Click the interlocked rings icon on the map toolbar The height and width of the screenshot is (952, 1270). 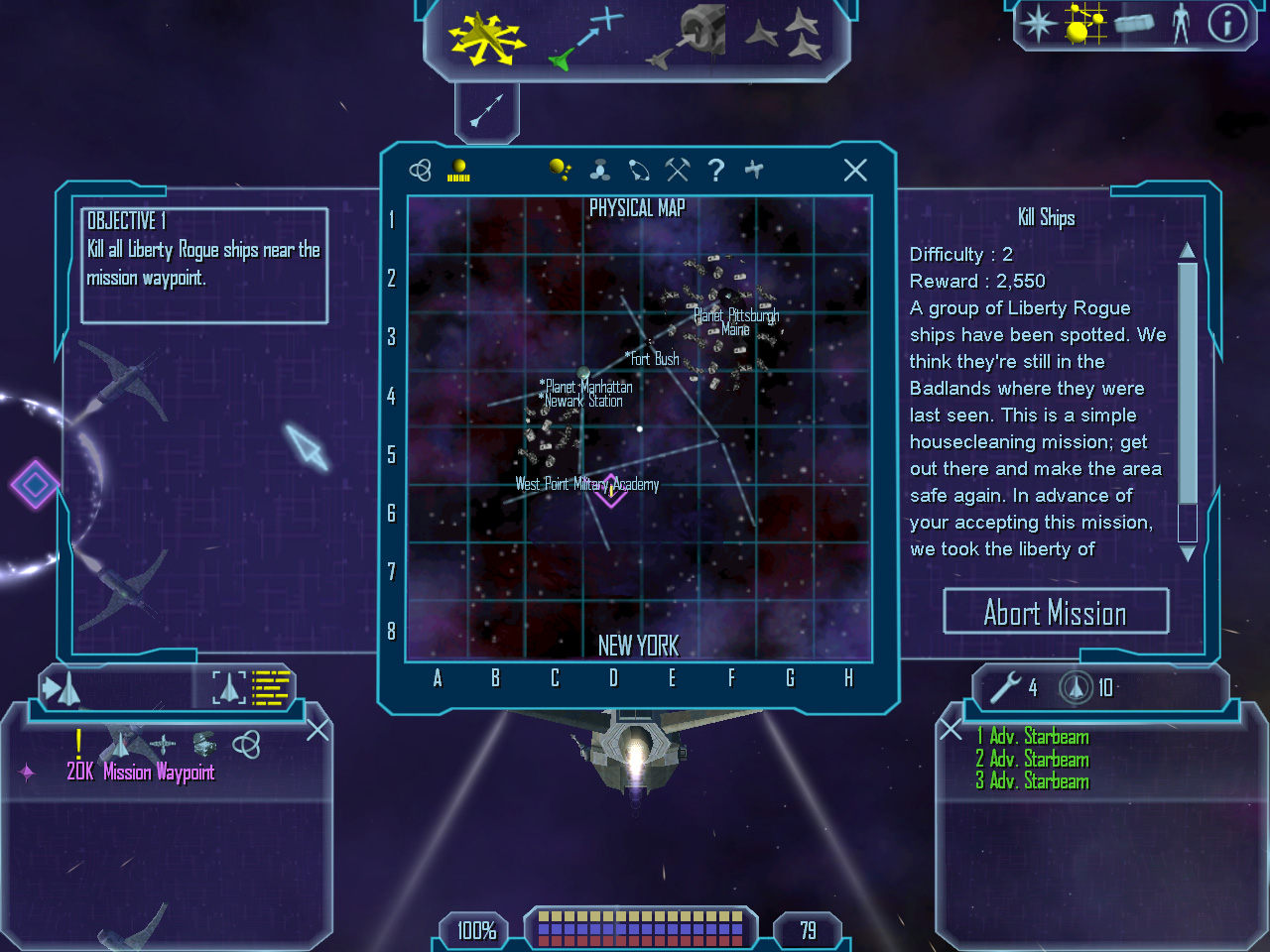point(420,169)
